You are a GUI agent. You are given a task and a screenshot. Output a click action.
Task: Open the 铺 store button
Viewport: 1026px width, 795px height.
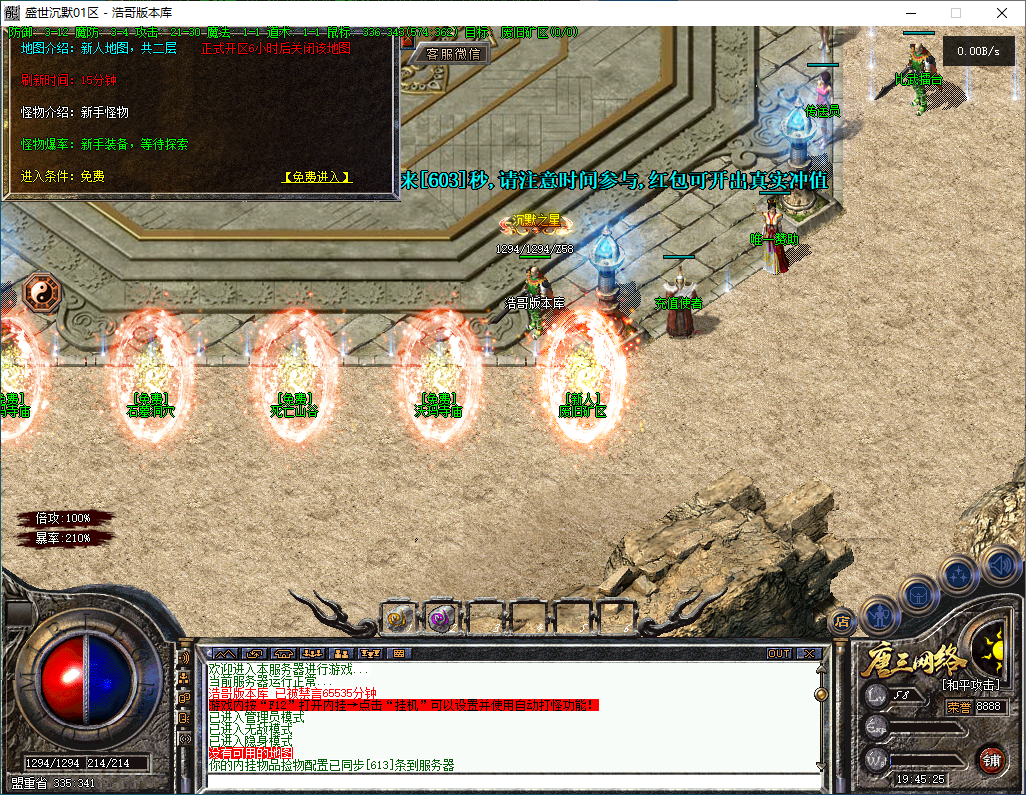(x=993, y=759)
